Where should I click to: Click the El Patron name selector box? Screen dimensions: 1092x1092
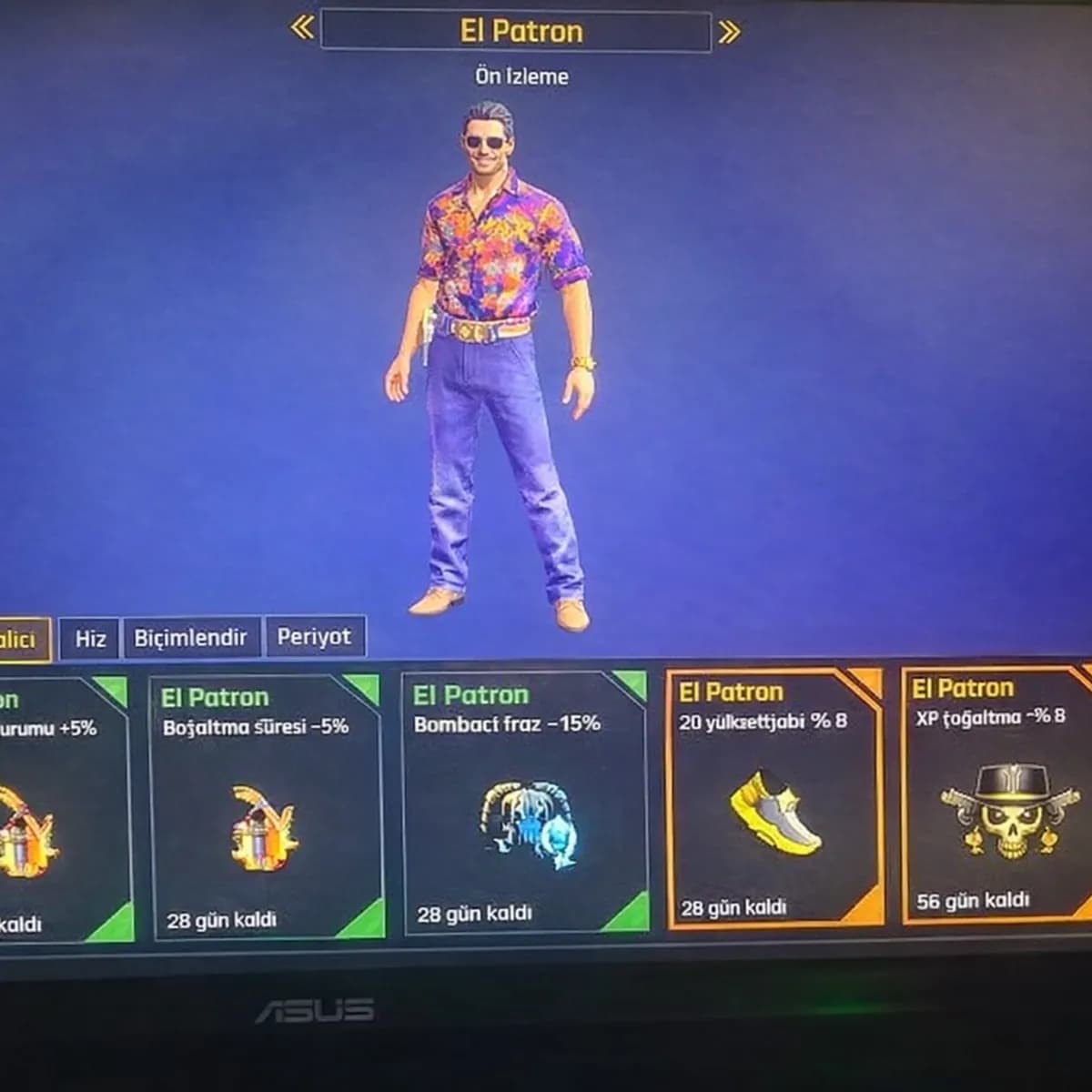click(x=515, y=31)
